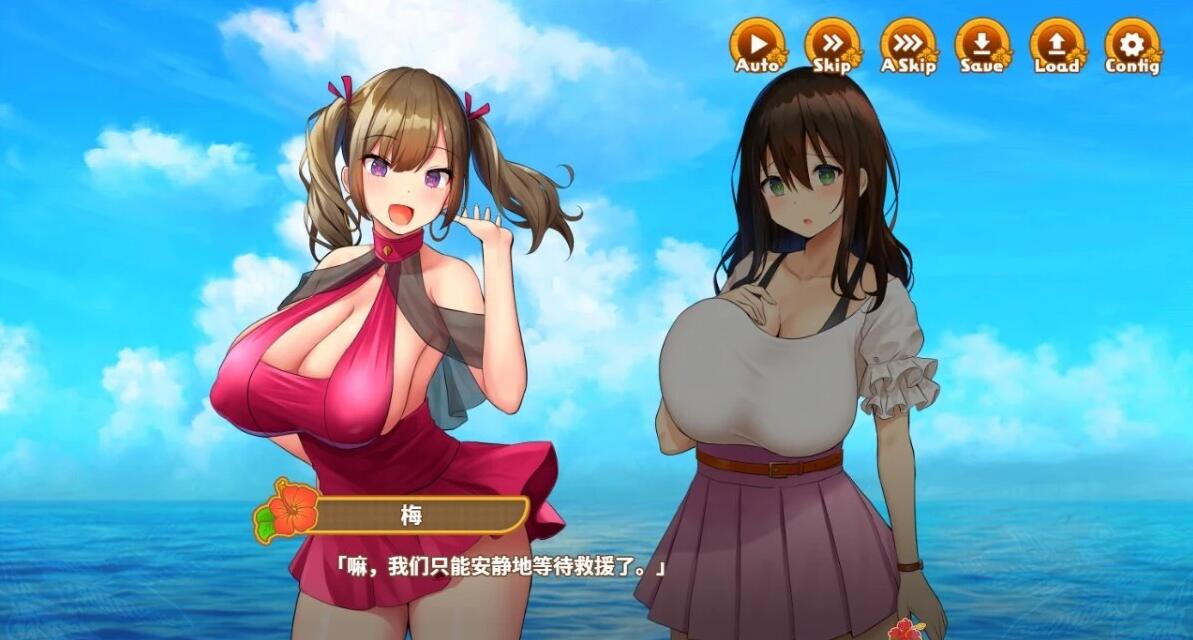Image resolution: width=1193 pixels, height=640 pixels.
Task: Open the Load menu
Action: click(1057, 46)
